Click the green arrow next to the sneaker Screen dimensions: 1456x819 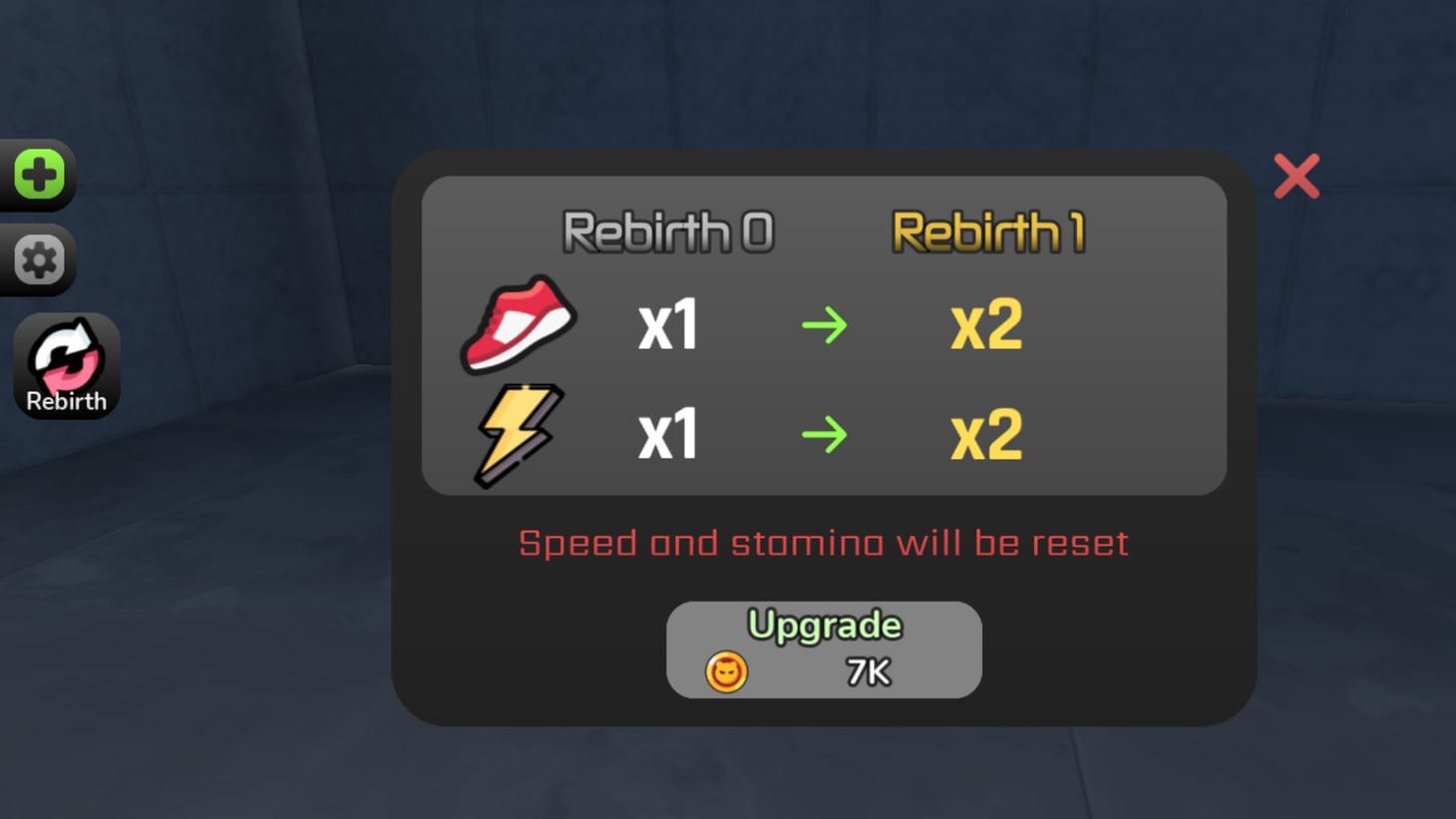(825, 324)
